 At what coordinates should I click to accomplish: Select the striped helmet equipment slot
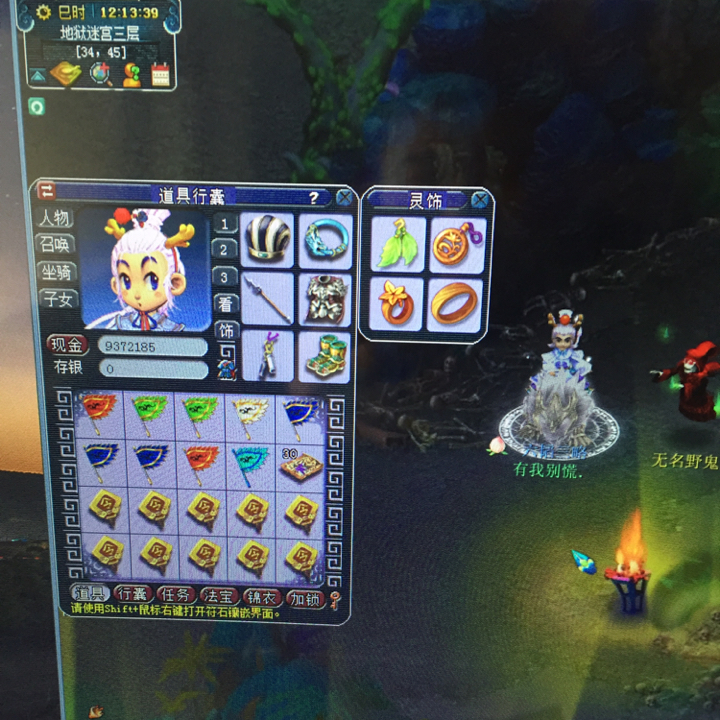pyautogui.click(x=267, y=240)
